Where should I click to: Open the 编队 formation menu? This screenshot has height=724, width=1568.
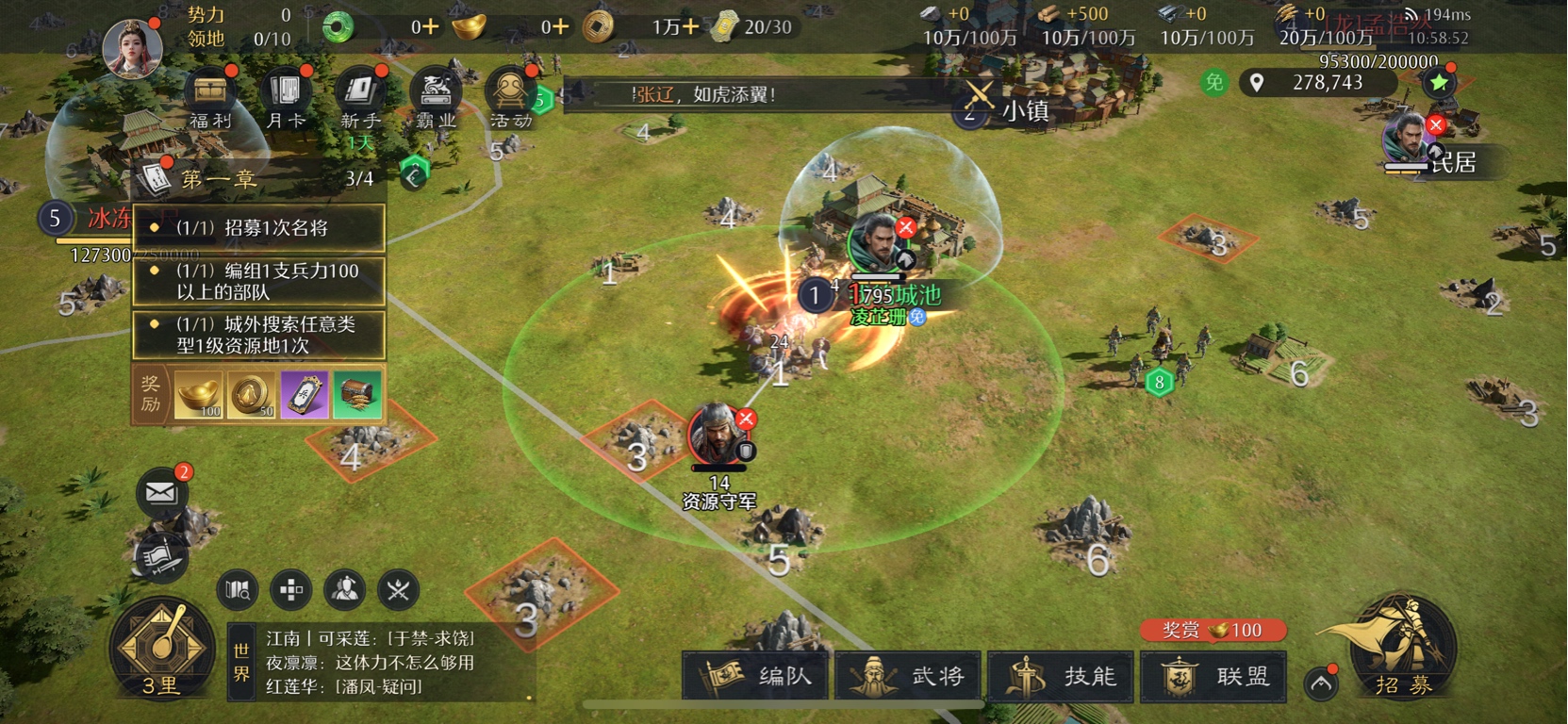coord(757,676)
